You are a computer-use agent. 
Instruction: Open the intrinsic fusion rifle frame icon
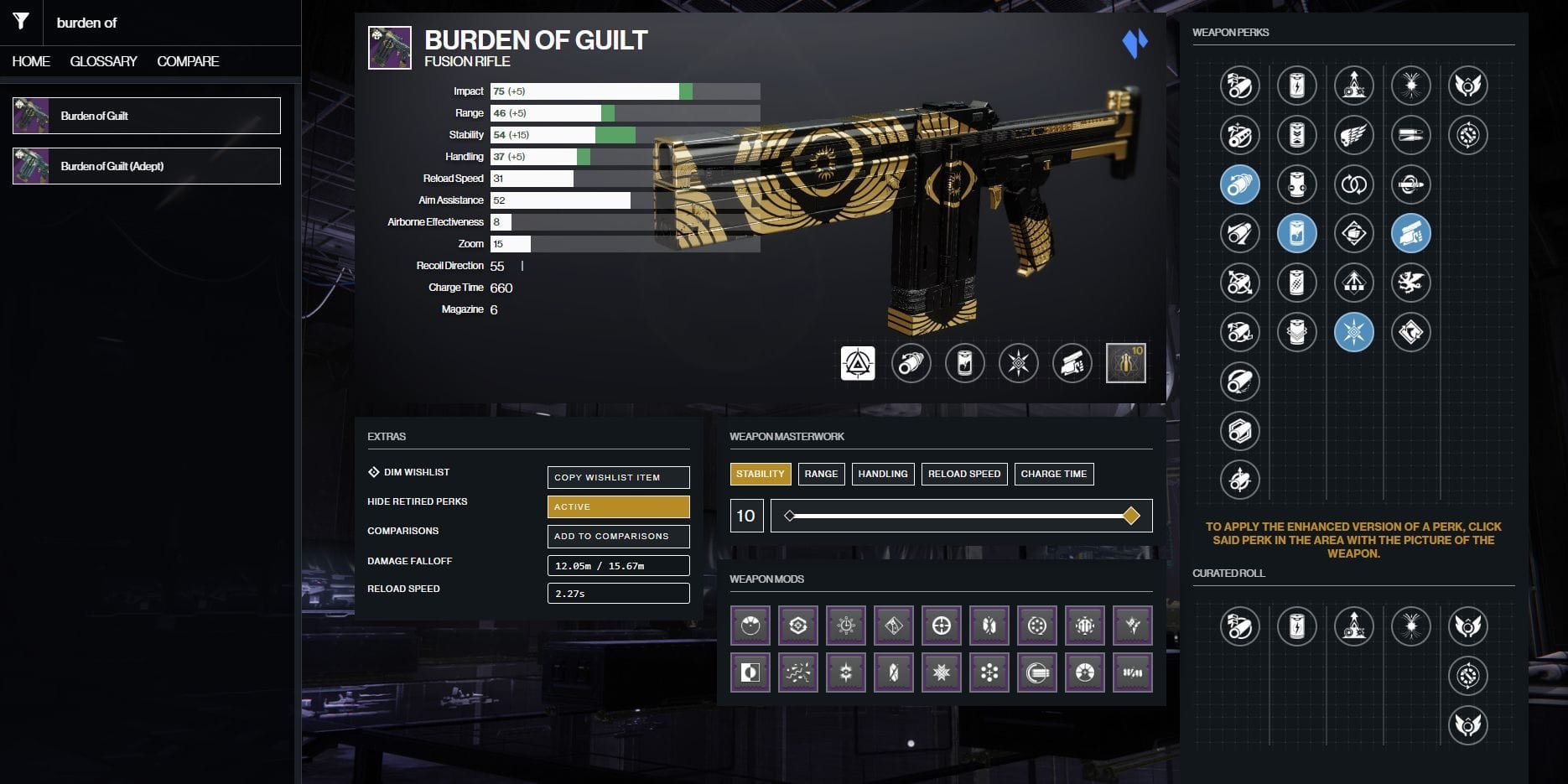click(856, 363)
